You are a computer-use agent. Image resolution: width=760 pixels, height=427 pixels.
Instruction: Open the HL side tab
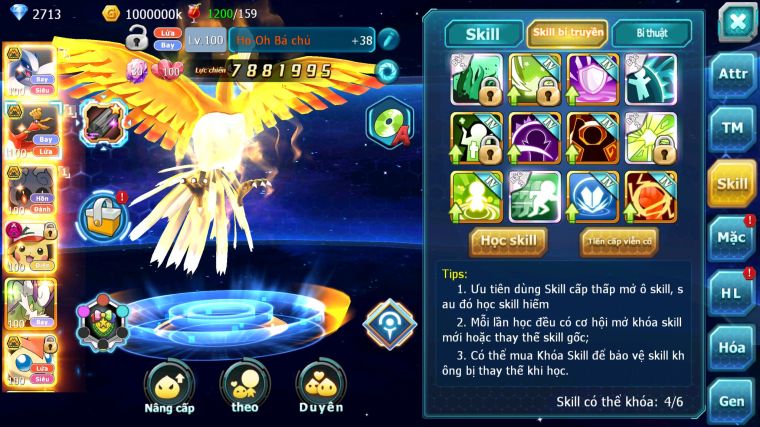pos(732,292)
